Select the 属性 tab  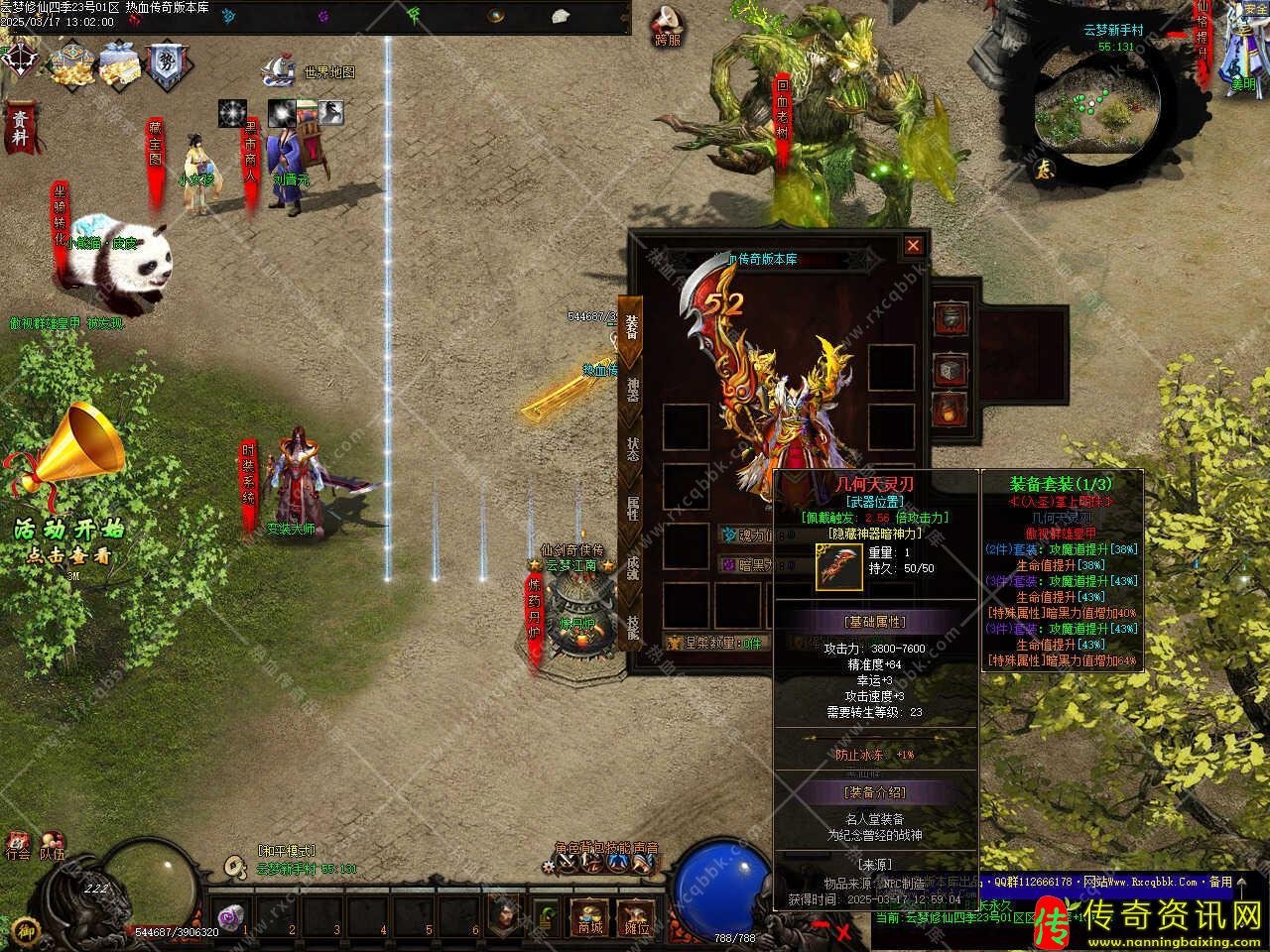[632, 508]
